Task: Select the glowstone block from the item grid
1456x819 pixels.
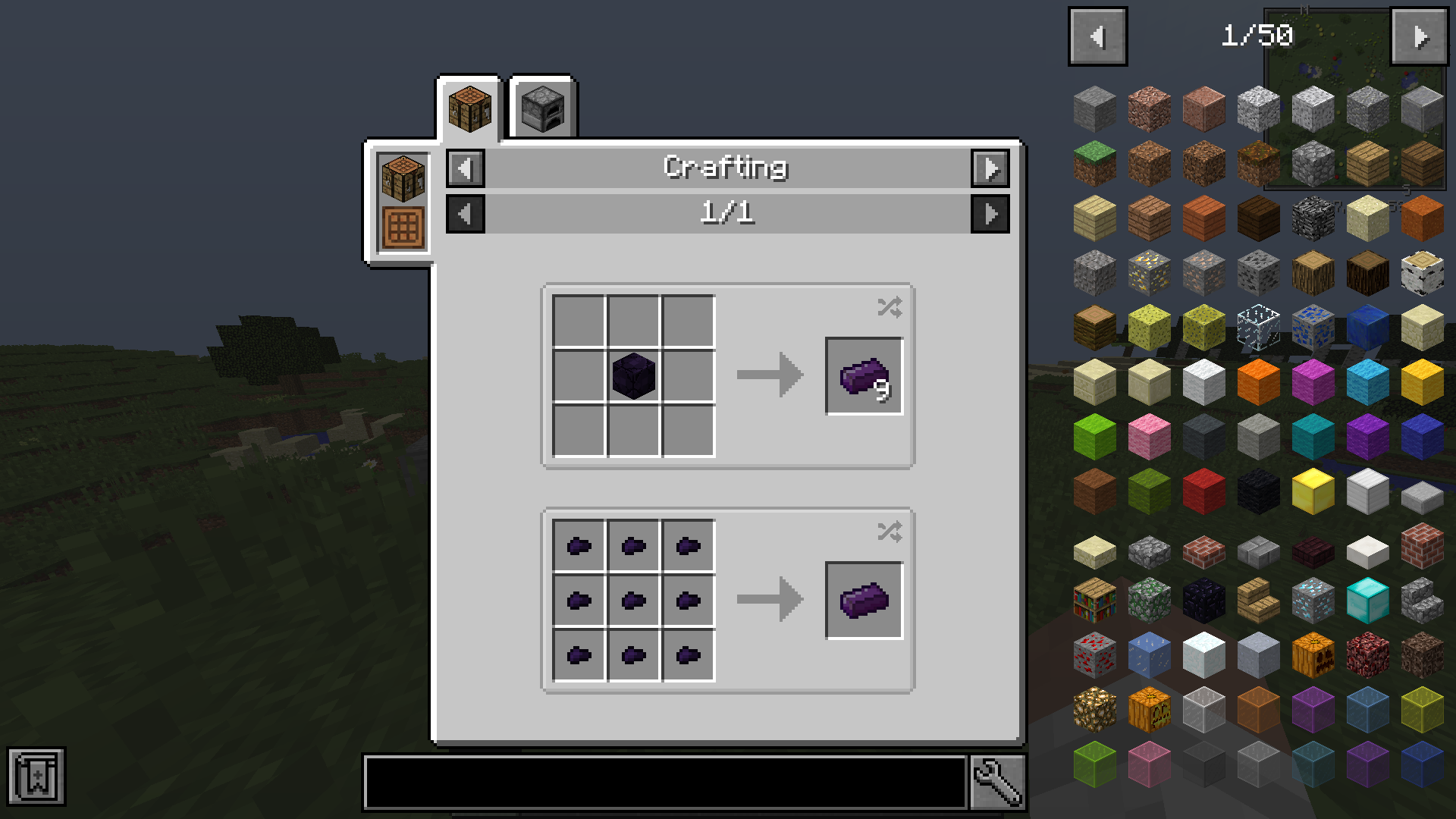Action: pos(1094,708)
